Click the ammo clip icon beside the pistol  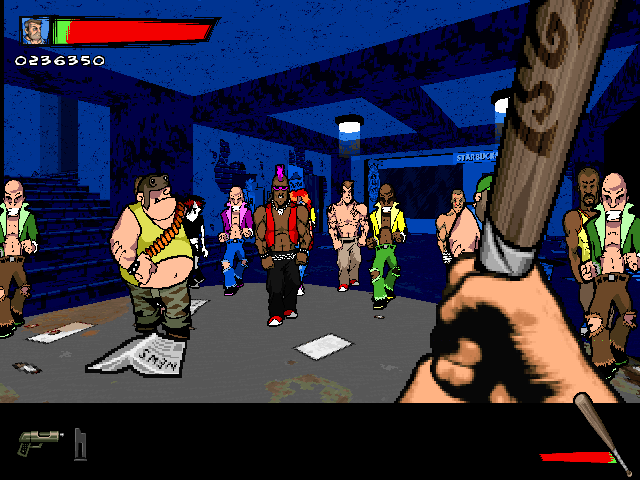tap(80, 443)
